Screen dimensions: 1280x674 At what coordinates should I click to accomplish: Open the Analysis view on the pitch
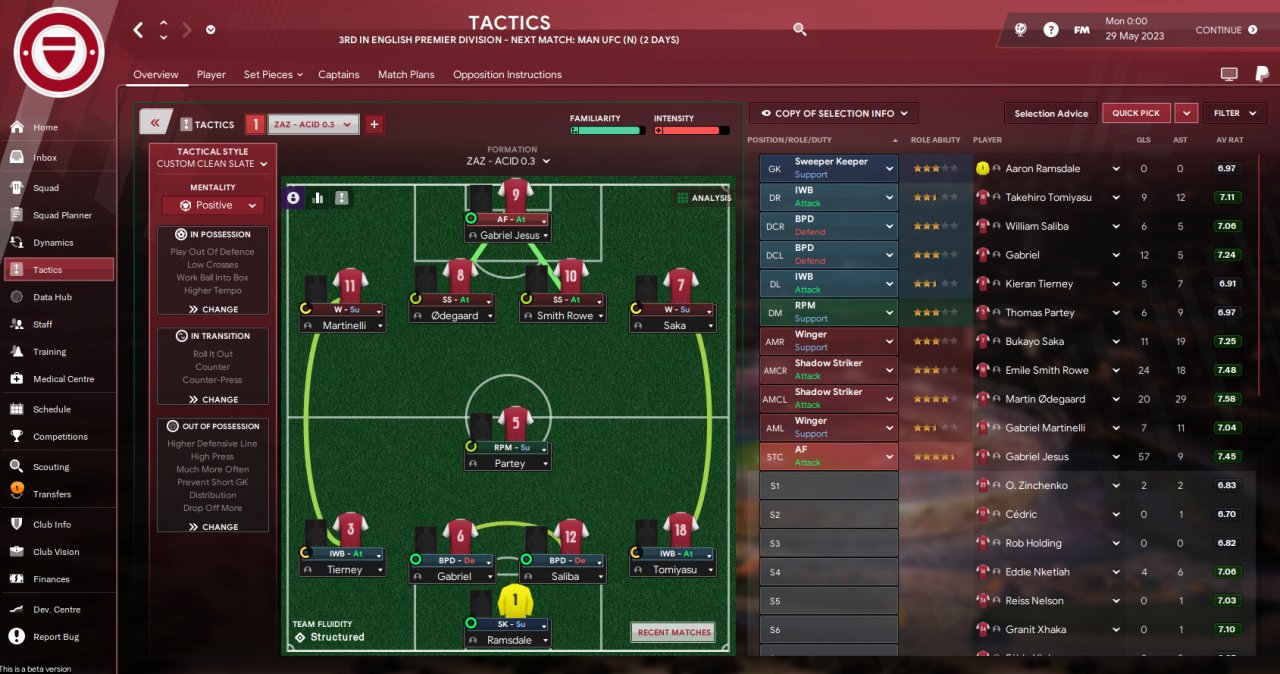tap(704, 198)
